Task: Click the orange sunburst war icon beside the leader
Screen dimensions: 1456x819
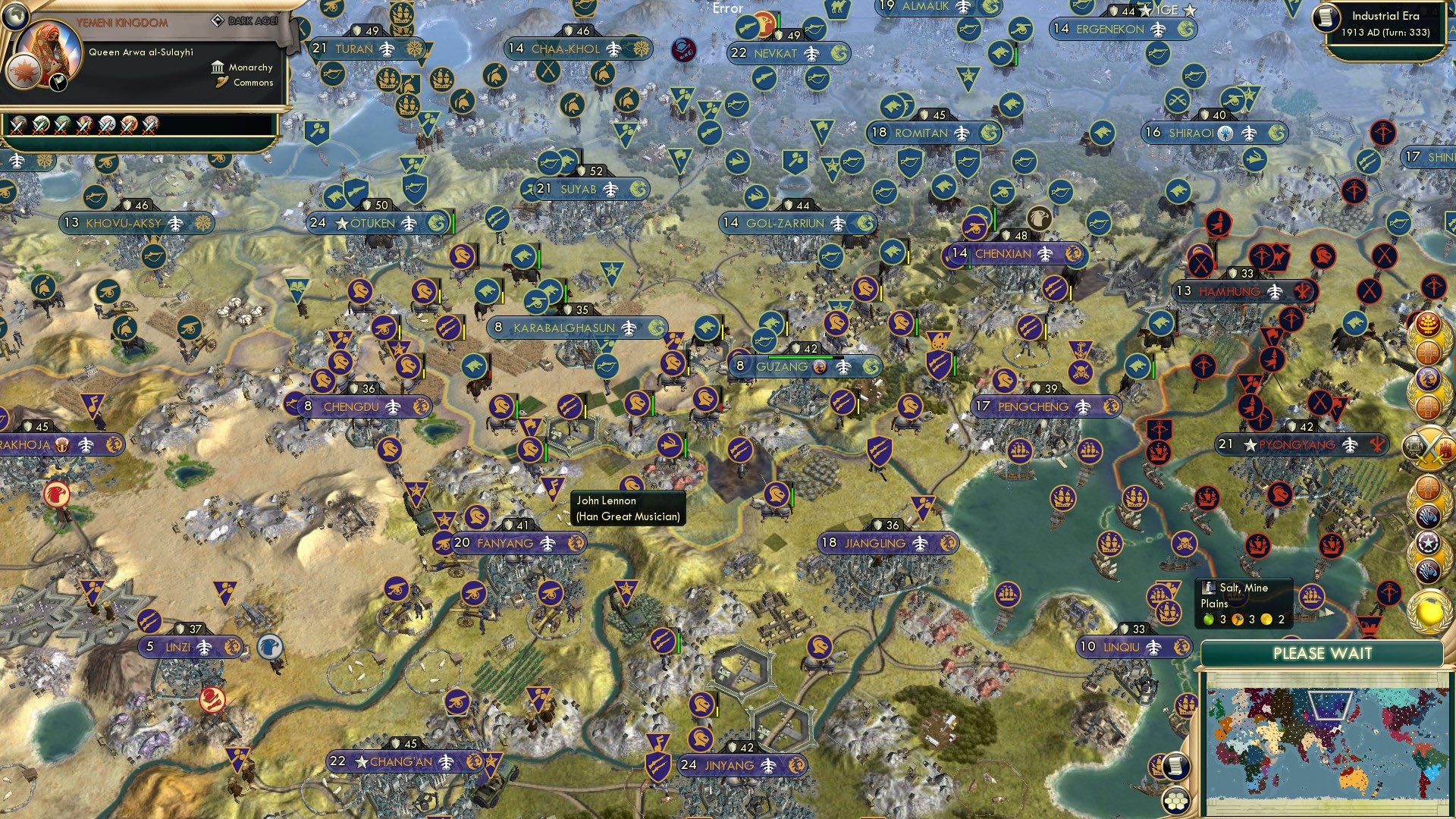Action: 23,72
